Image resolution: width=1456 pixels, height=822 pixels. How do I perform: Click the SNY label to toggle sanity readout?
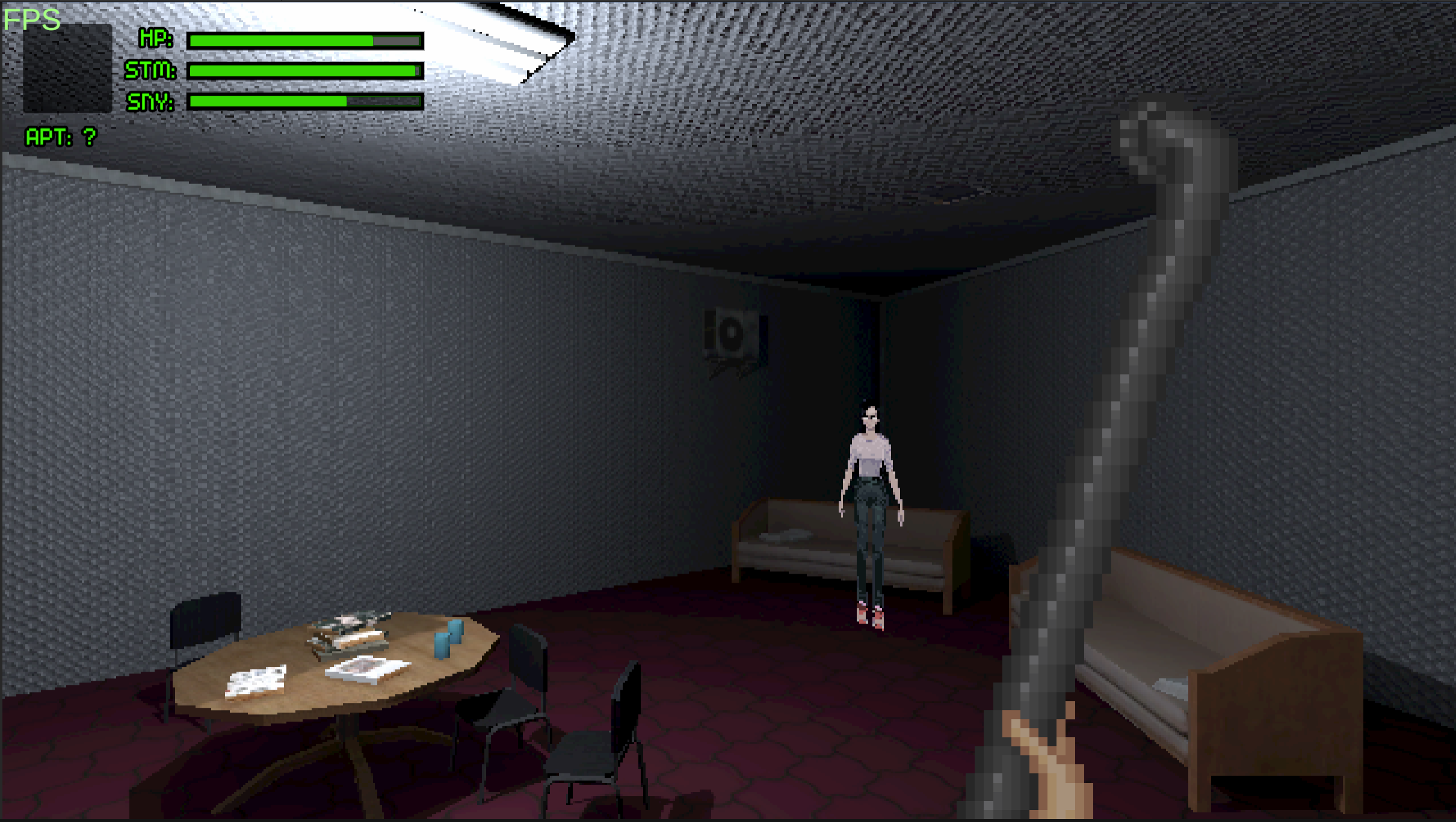pyautogui.click(x=149, y=102)
